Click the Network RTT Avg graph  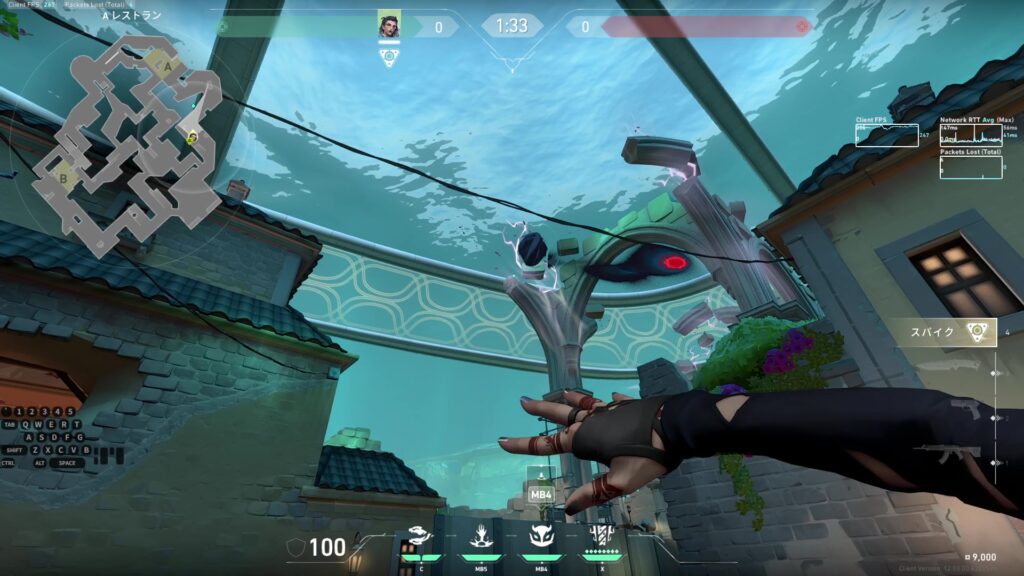970,136
